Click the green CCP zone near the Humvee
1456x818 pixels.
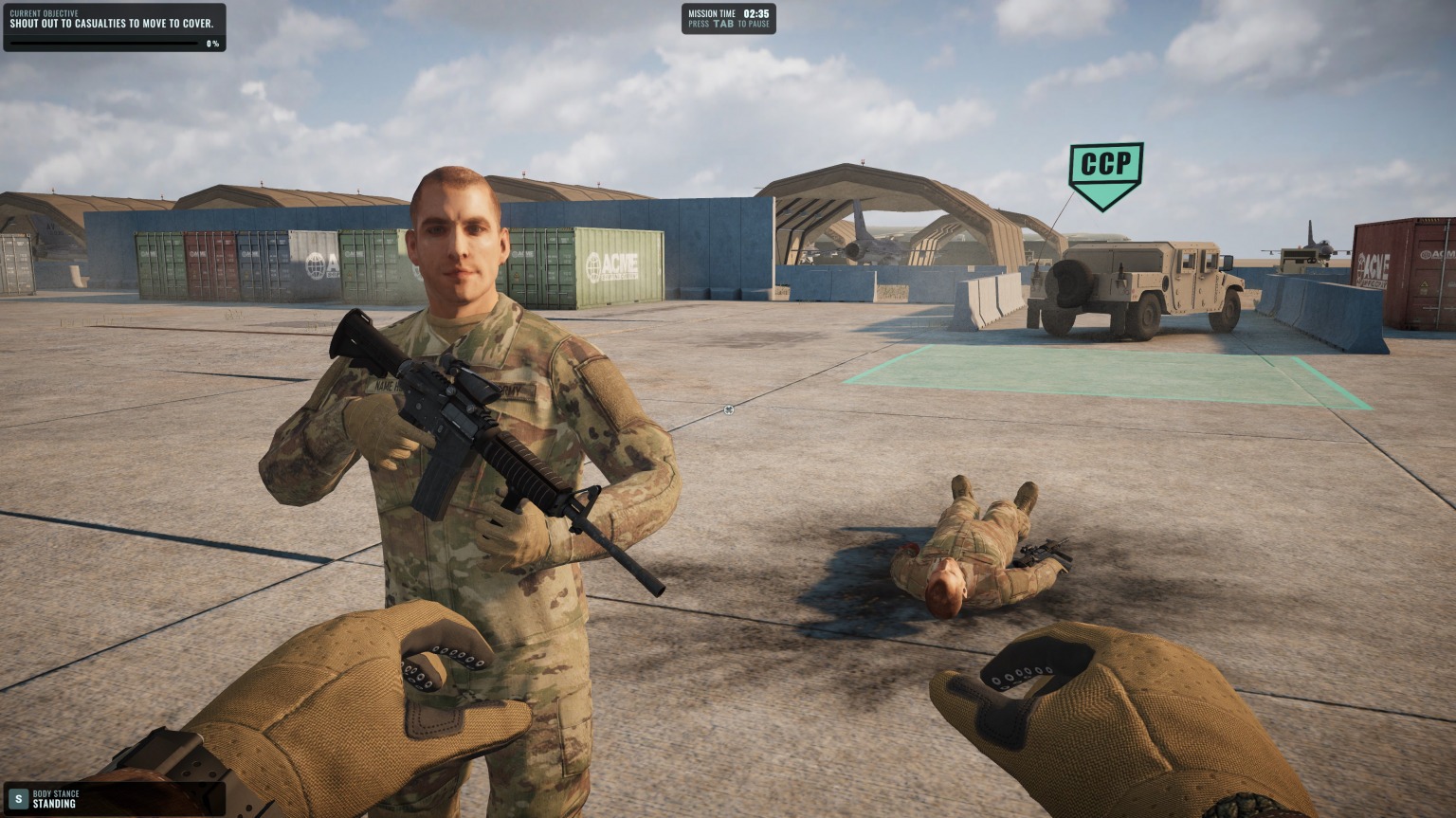pos(1109,379)
